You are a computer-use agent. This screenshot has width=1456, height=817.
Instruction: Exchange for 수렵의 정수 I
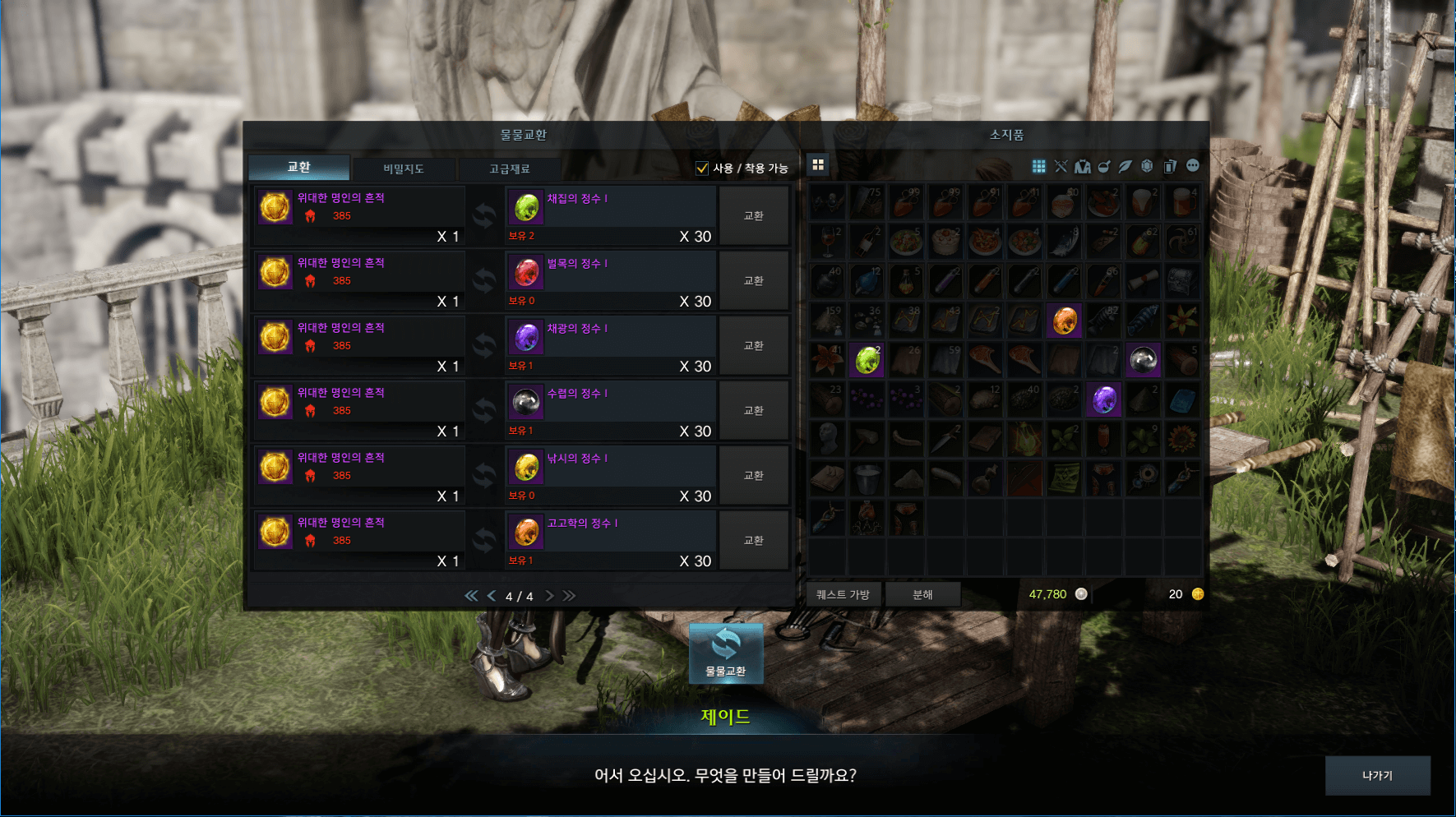point(753,411)
